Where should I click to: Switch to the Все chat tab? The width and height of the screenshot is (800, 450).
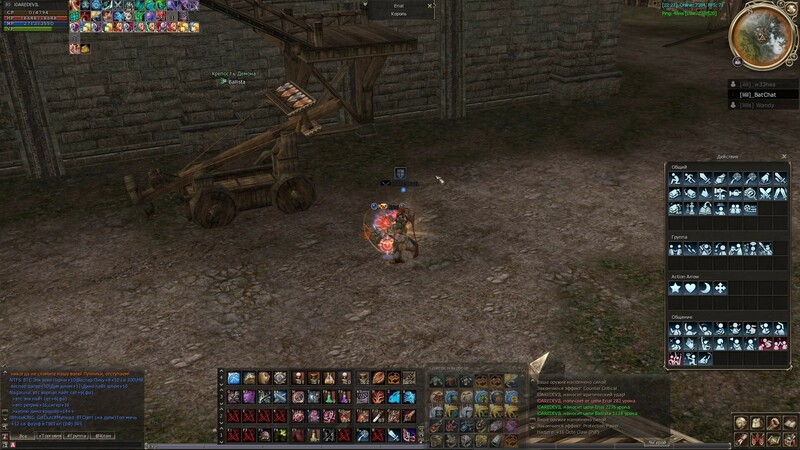tap(22, 437)
